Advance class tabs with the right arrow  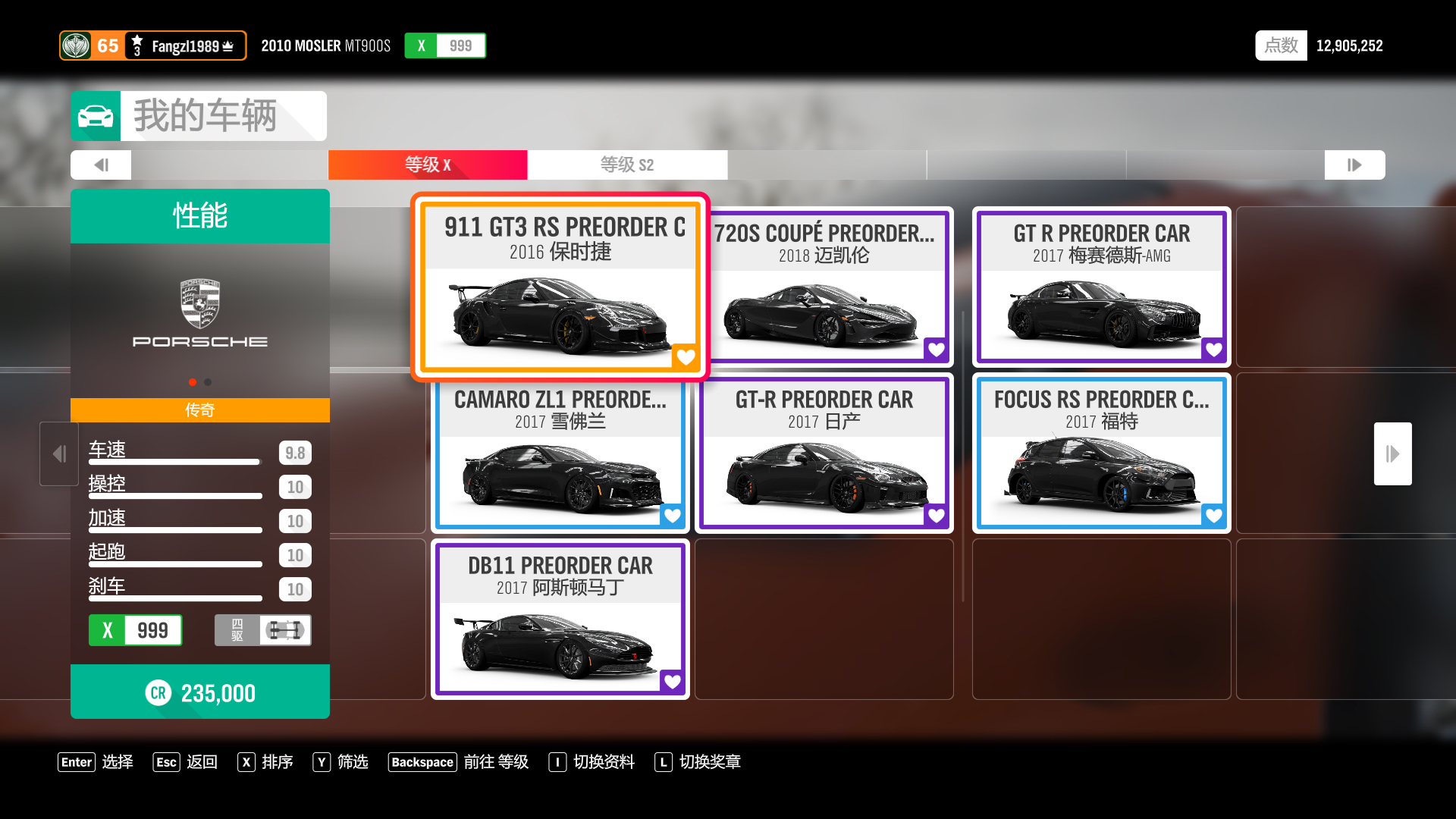(x=1354, y=165)
